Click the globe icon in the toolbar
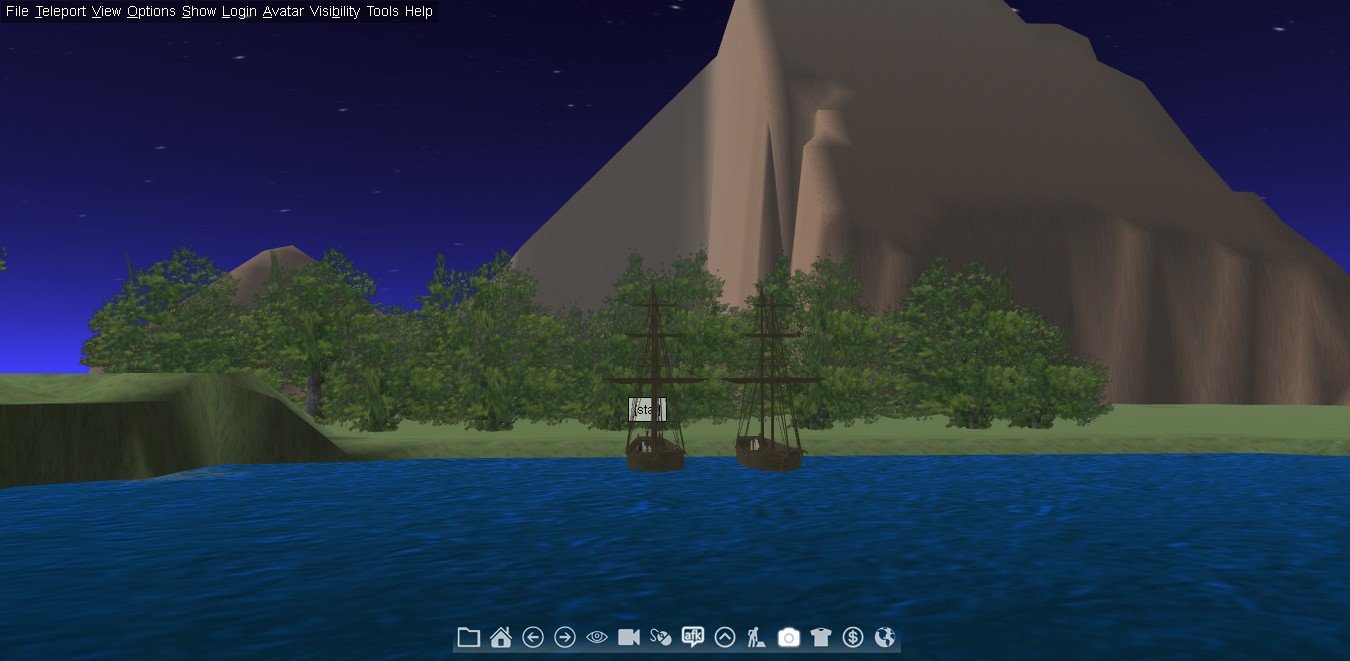 [884, 637]
